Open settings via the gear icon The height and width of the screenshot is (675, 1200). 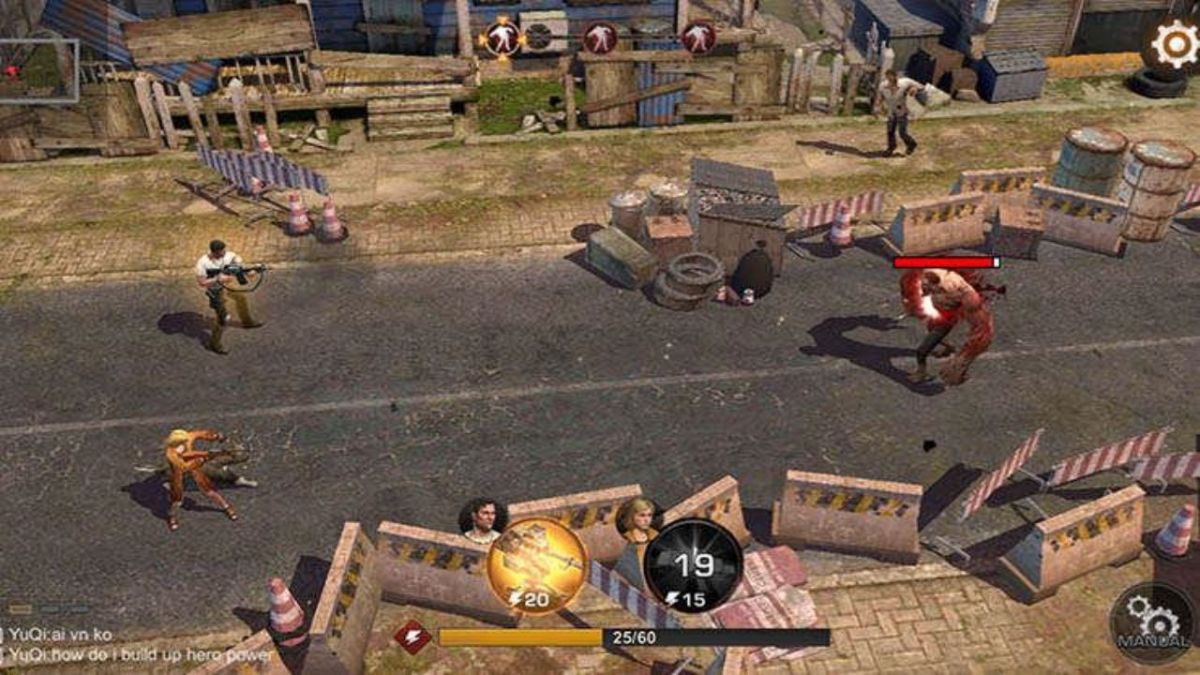tap(1175, 43)
